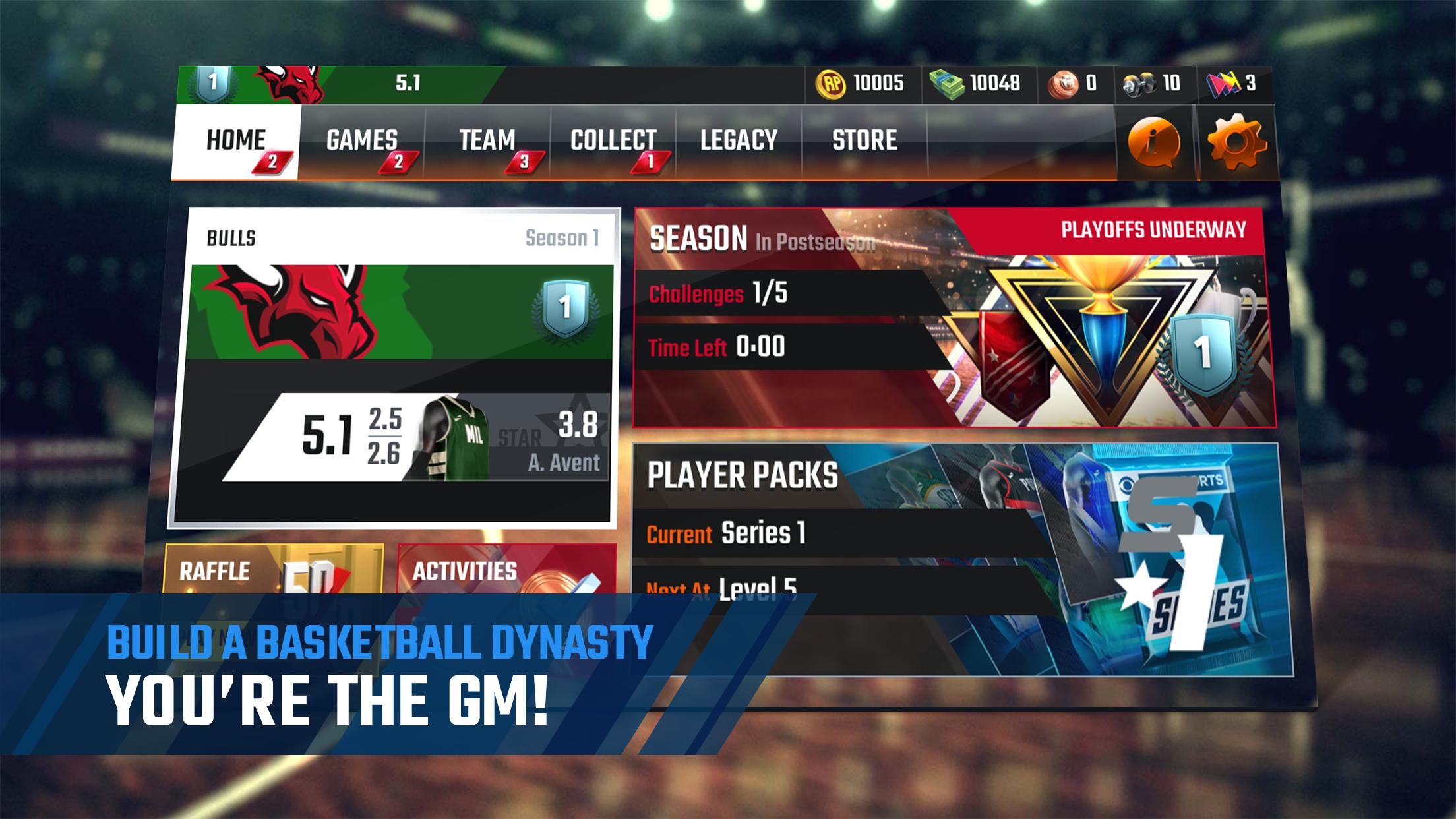Open the Games tab
The height and width of the screenshot is (819, 1456).
point(361,141)
